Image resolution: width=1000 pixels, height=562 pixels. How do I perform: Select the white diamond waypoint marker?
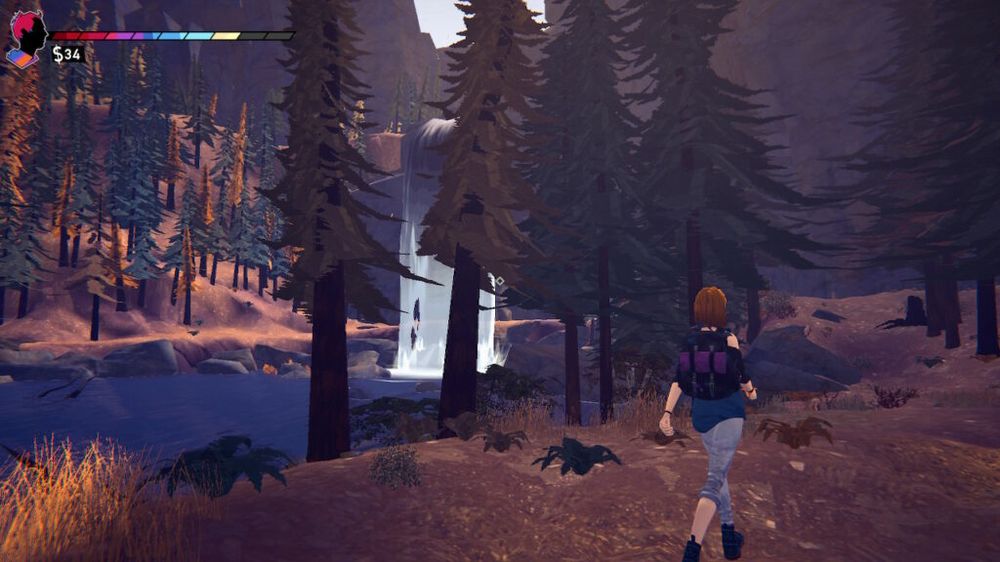[x=498, y=282]
